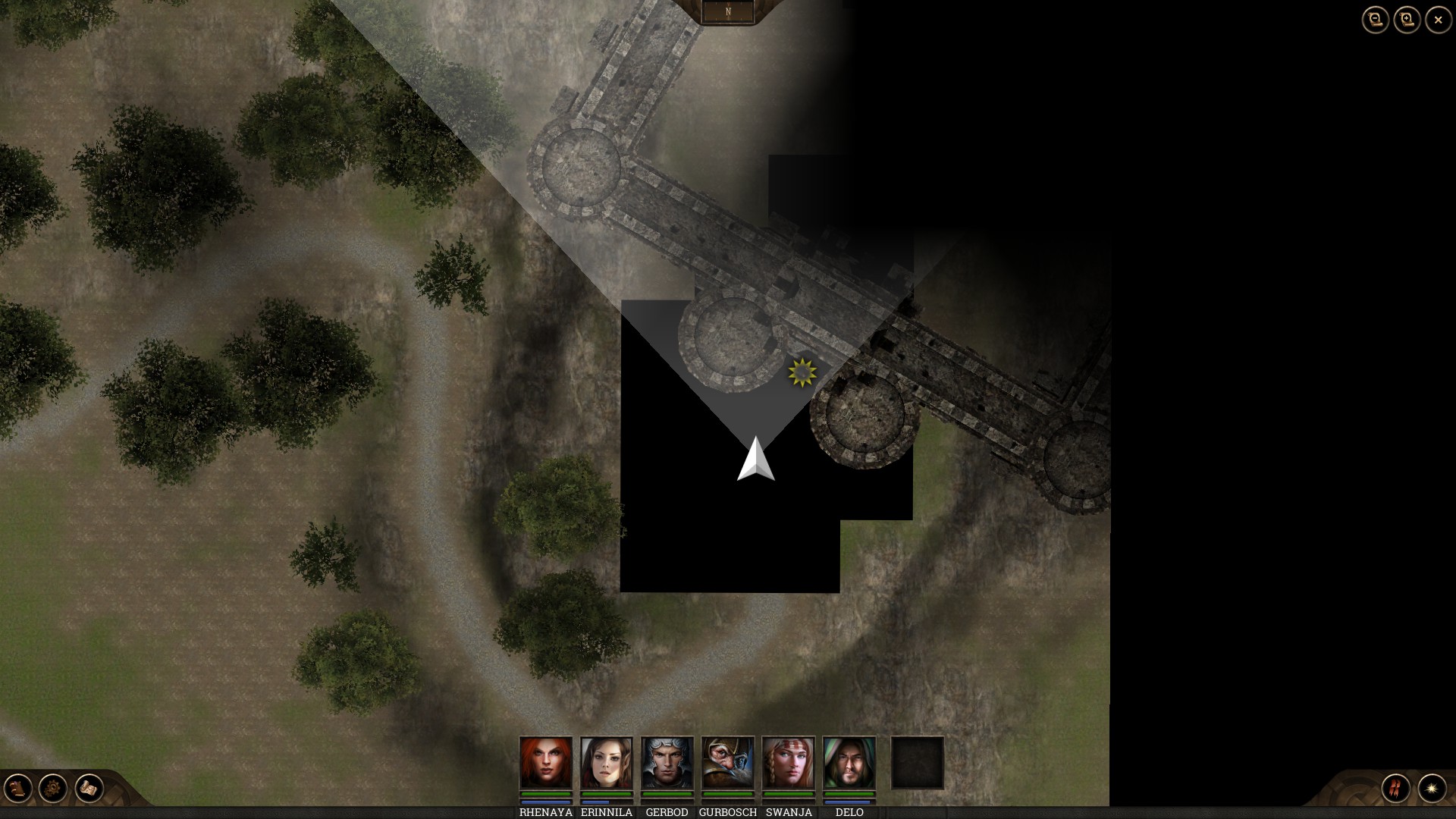Image resolution: width=1456 pixels, height=819 pixels.
Task: Zoom in the map view
Action: 1407,20
